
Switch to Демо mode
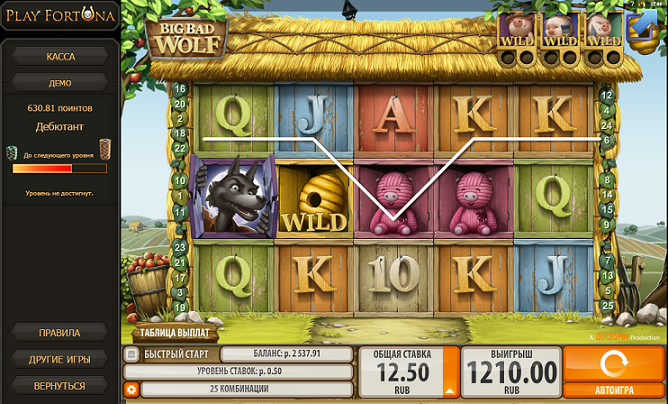click(60, 82)
